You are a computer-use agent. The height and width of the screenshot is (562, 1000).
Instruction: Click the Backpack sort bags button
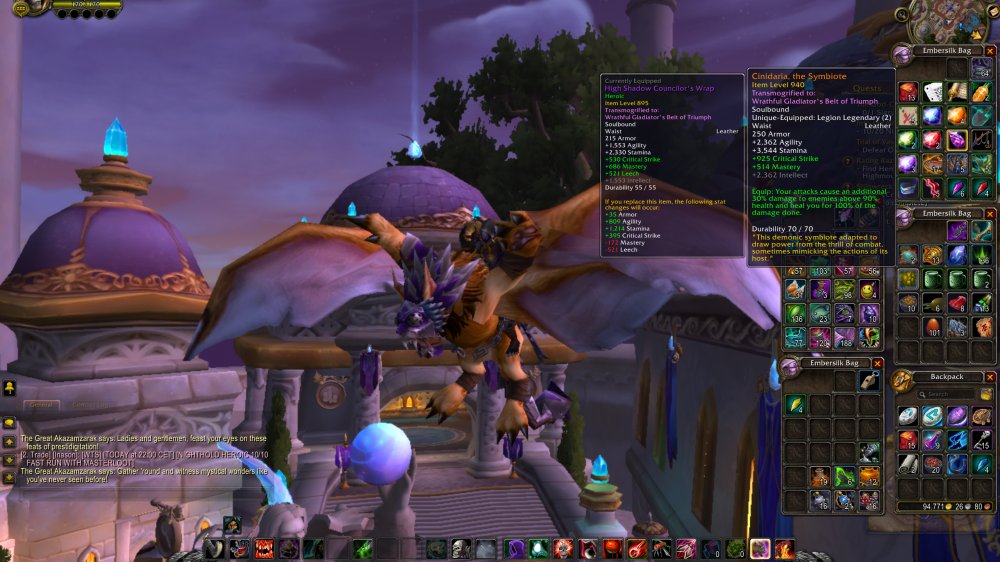(986, 394)
